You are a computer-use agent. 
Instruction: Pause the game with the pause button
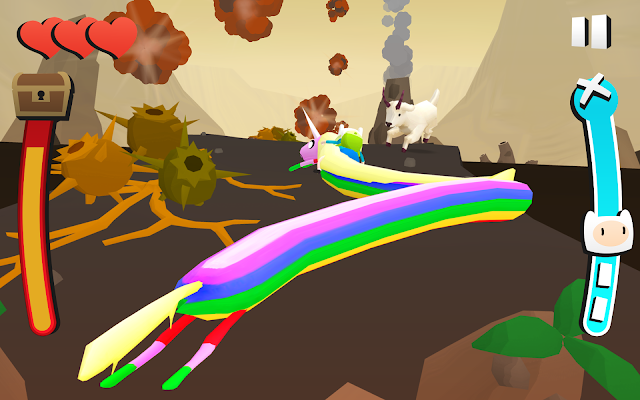coord(590,31)
